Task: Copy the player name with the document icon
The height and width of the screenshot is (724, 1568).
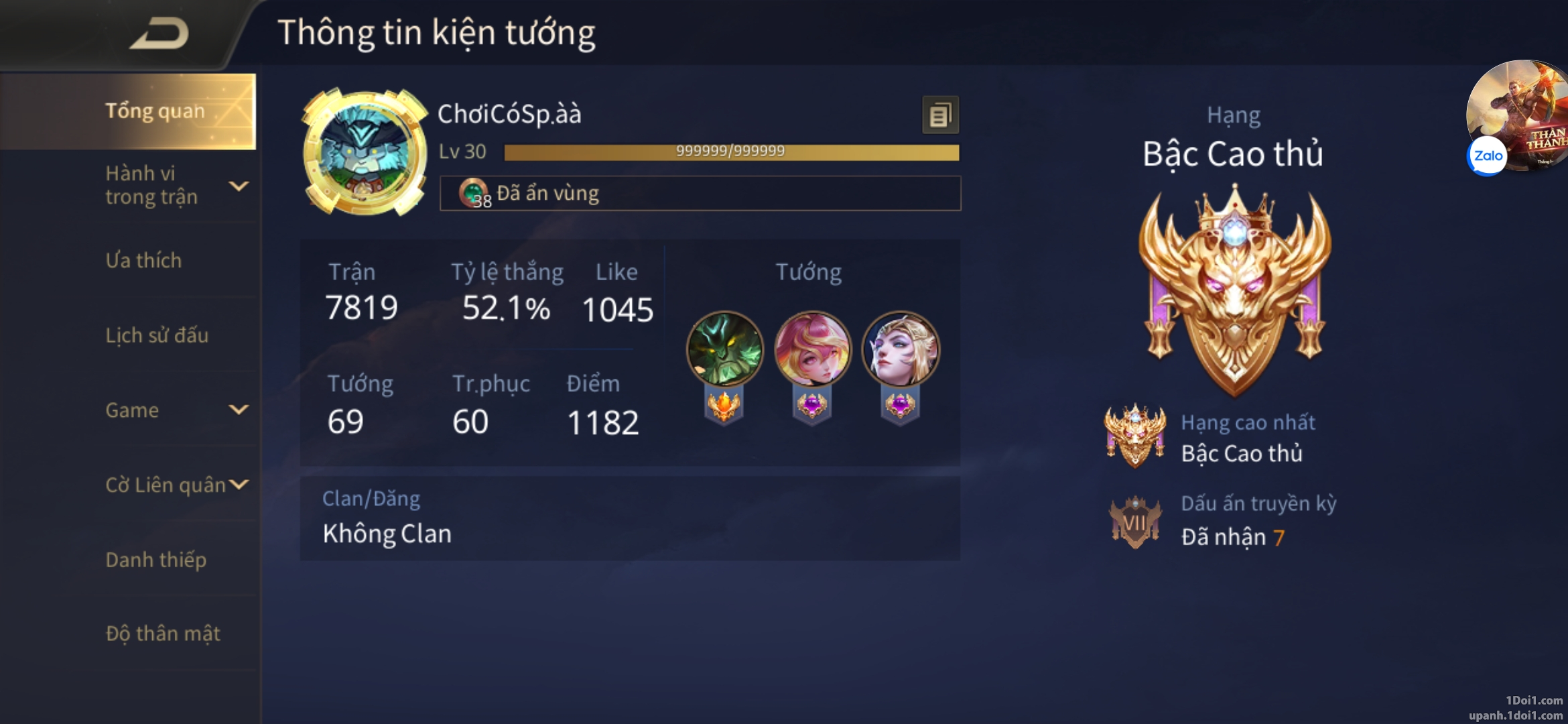Action: (x=940, y=115)
